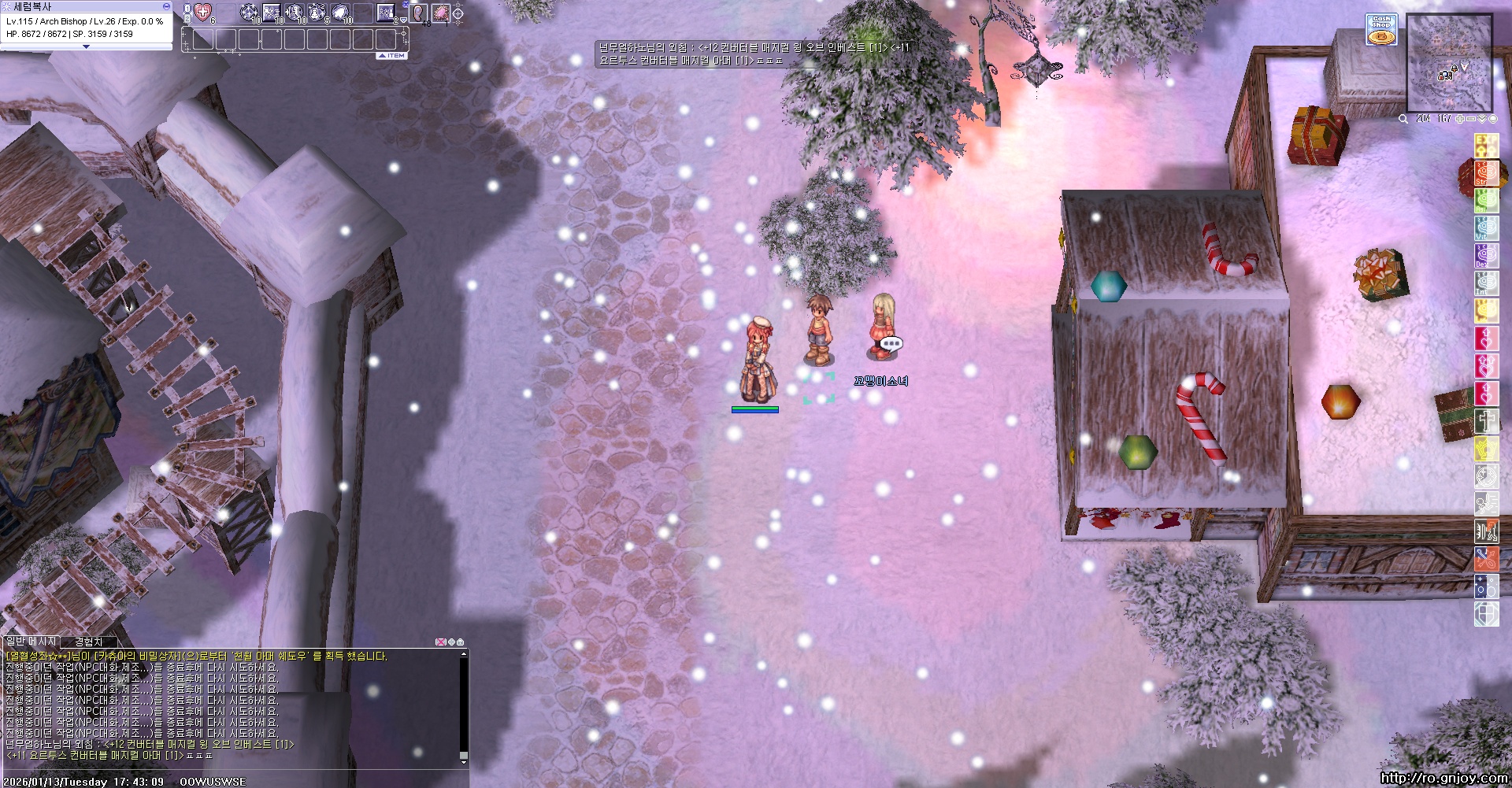Use the red heart Heal skill
Viewport: 1512px width, 788px height.
[203, 12]
